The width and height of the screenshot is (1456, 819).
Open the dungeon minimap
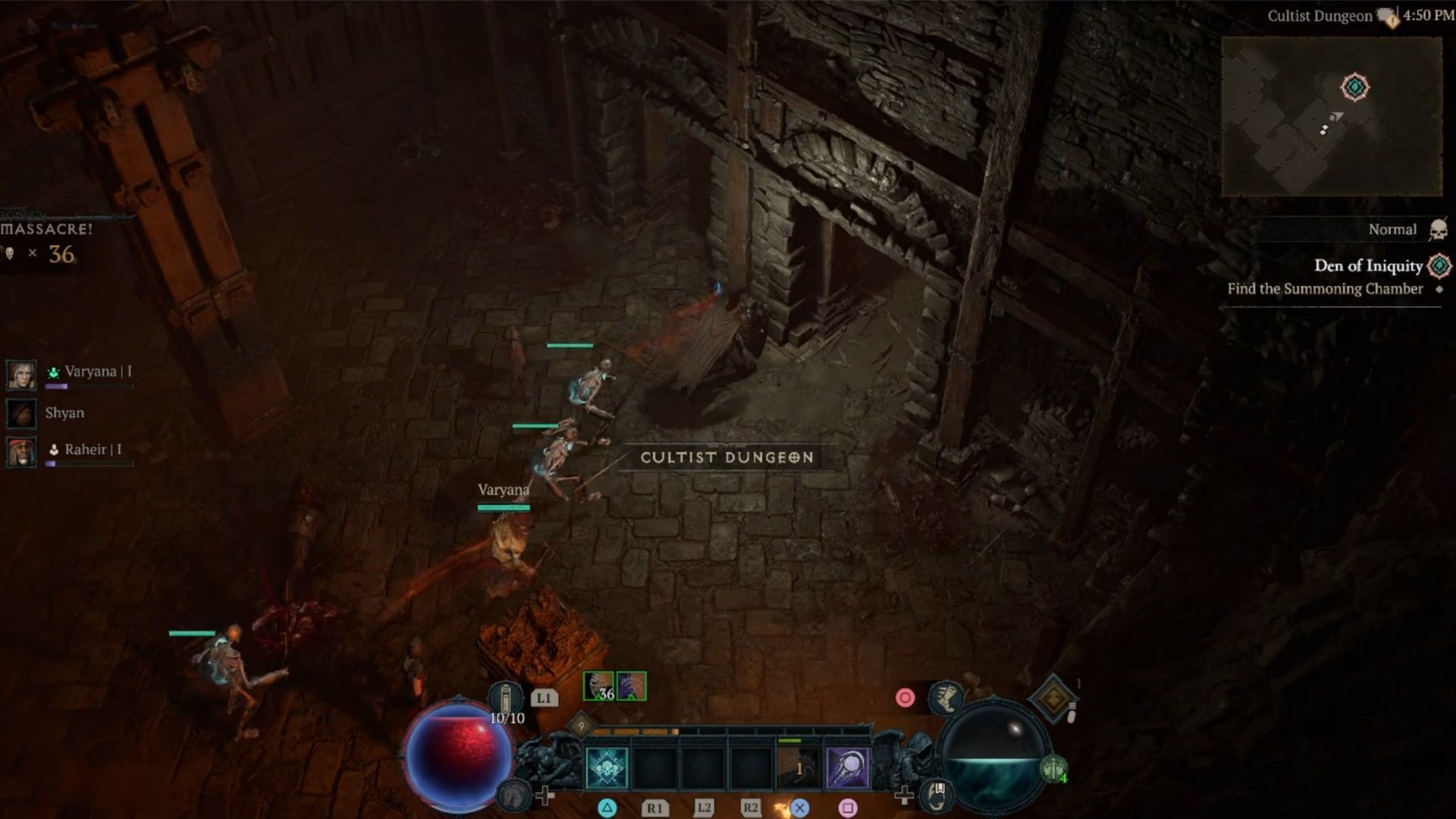click(1332, 116)
